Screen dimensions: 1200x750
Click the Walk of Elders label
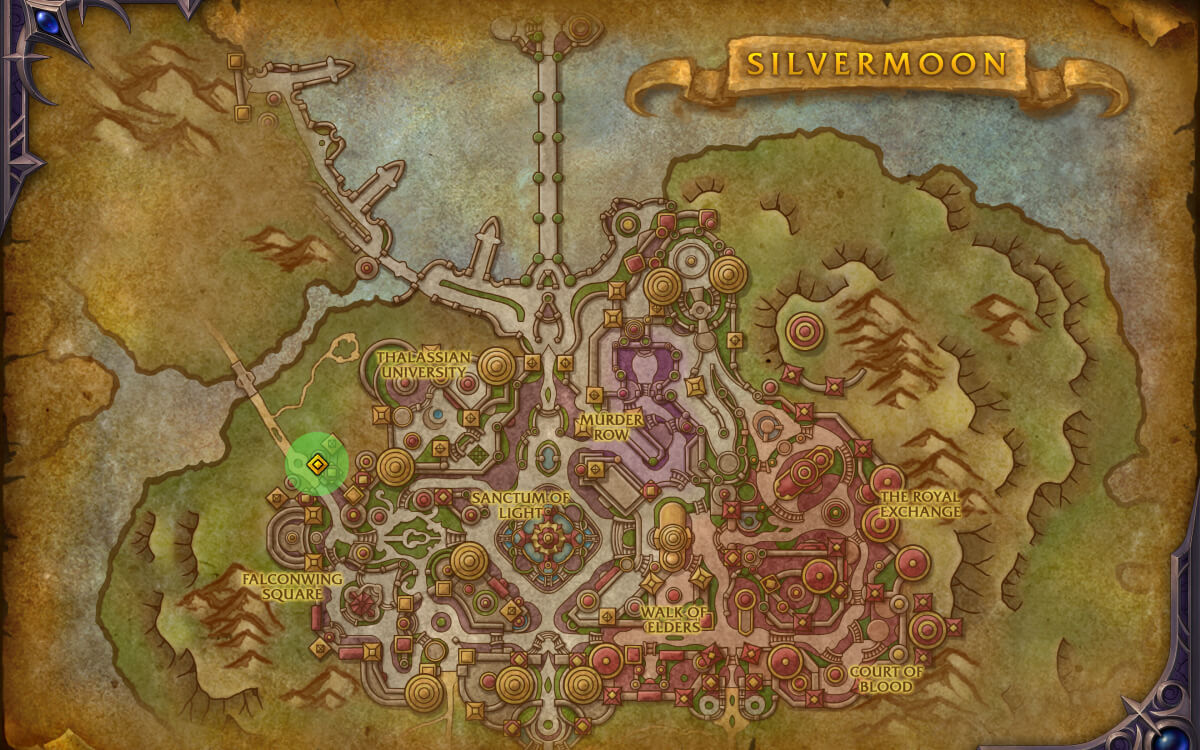coord(675,619)
